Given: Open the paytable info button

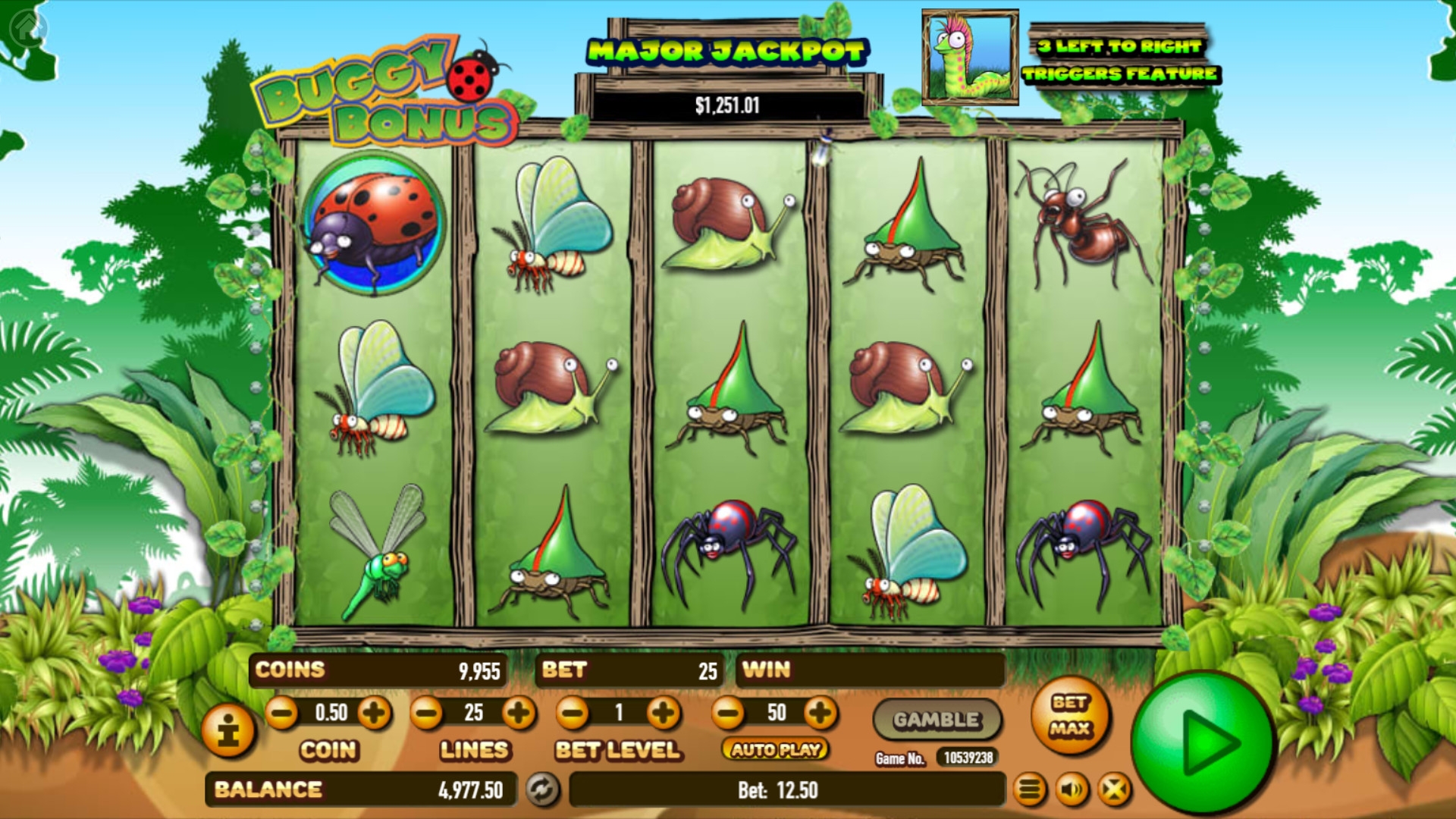Looking at the screenshot, I should pos(227,731).
